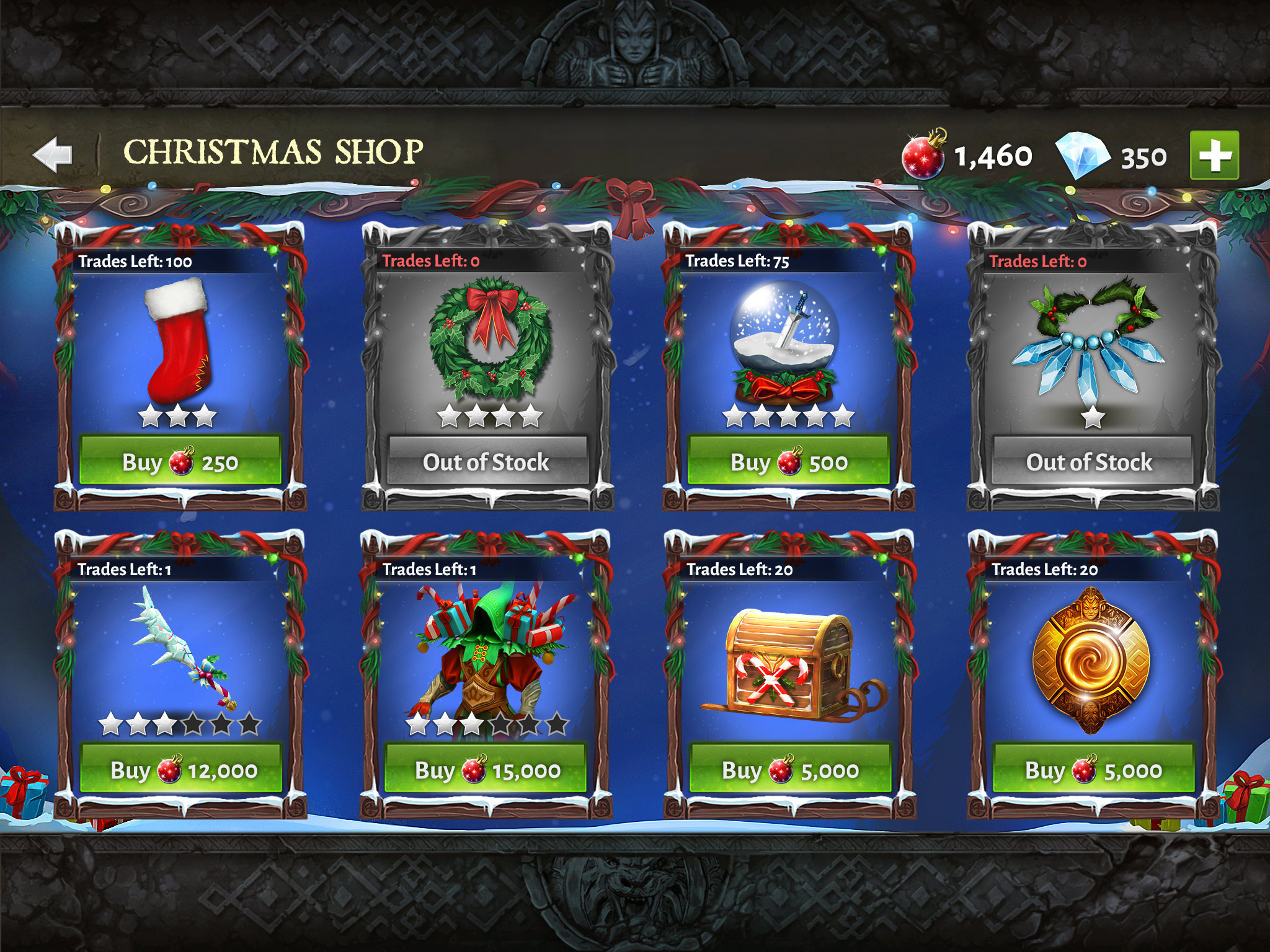
Task: Buy the golden swirl medallion
Action: [1093, 769]
